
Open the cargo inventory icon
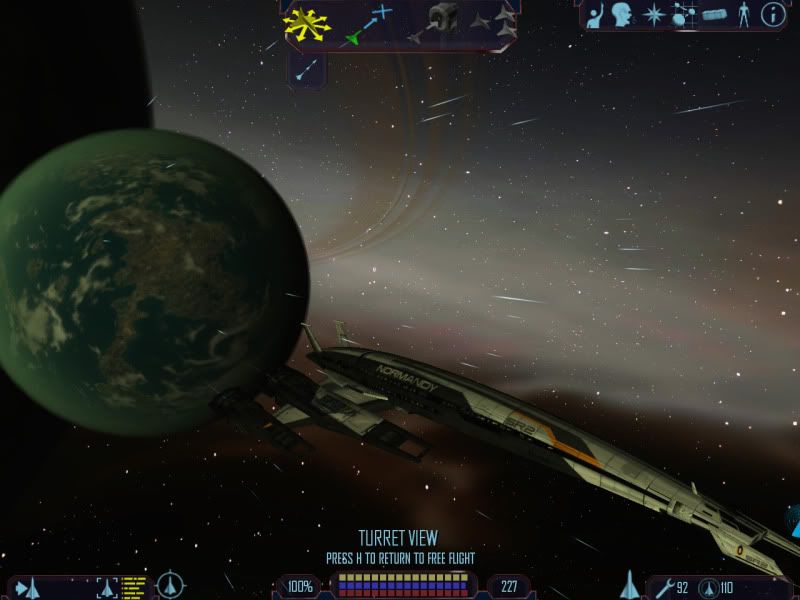pyautogui.click(x=712, y=14)
